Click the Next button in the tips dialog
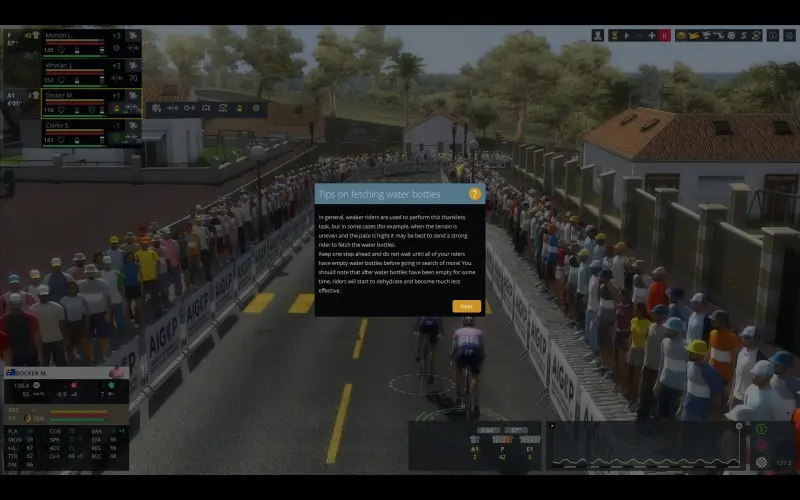 click(x=466, y=306)
